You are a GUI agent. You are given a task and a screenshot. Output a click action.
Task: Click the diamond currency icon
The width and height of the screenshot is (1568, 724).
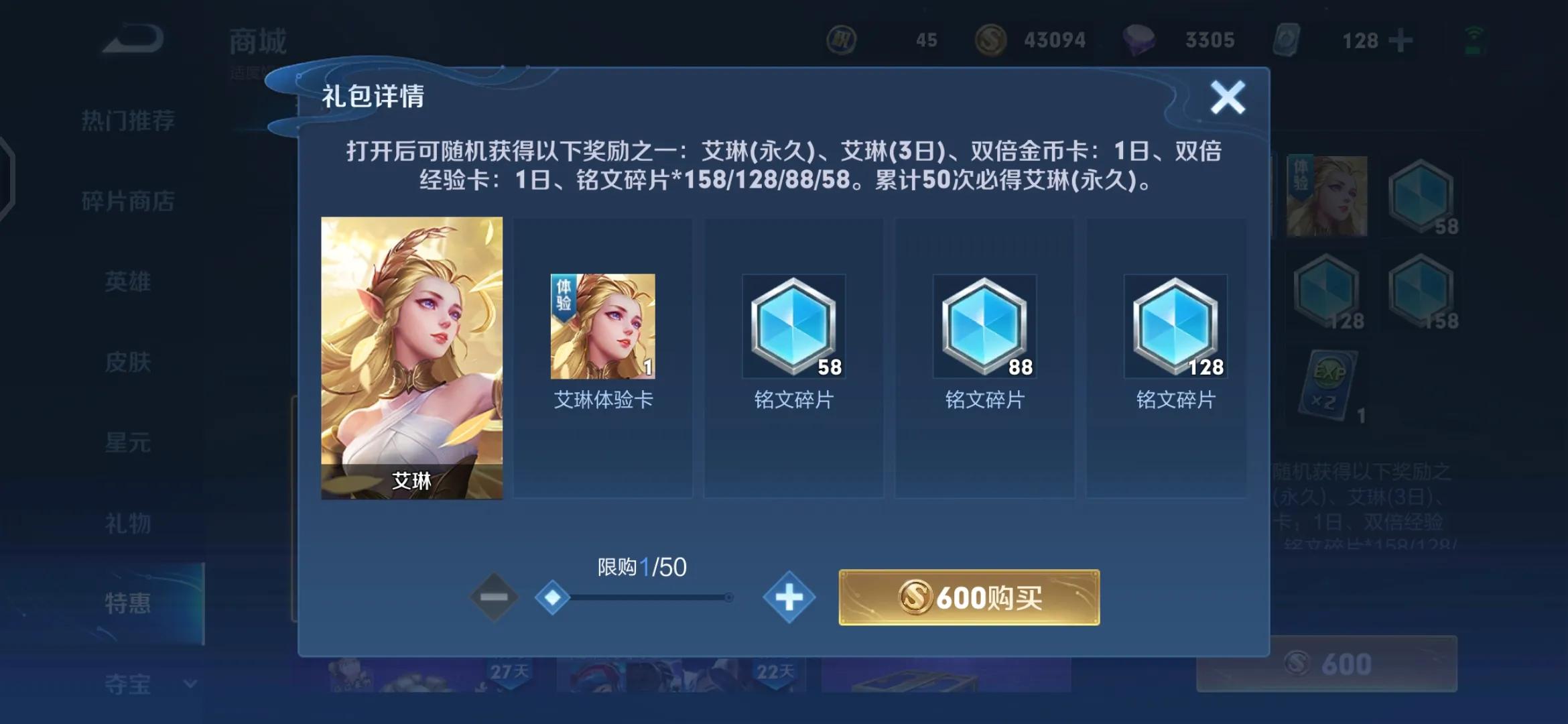point(1140,40)
